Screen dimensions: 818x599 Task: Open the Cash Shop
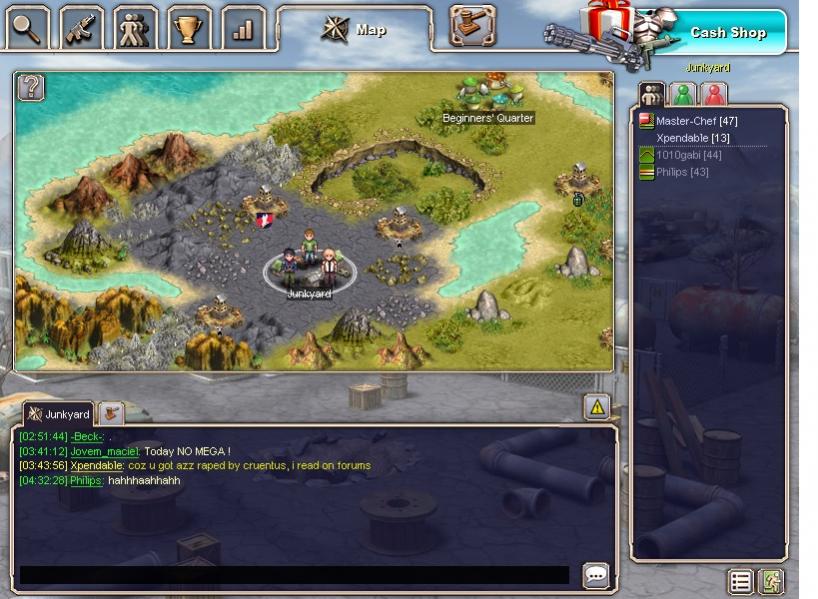click(727, 32)
